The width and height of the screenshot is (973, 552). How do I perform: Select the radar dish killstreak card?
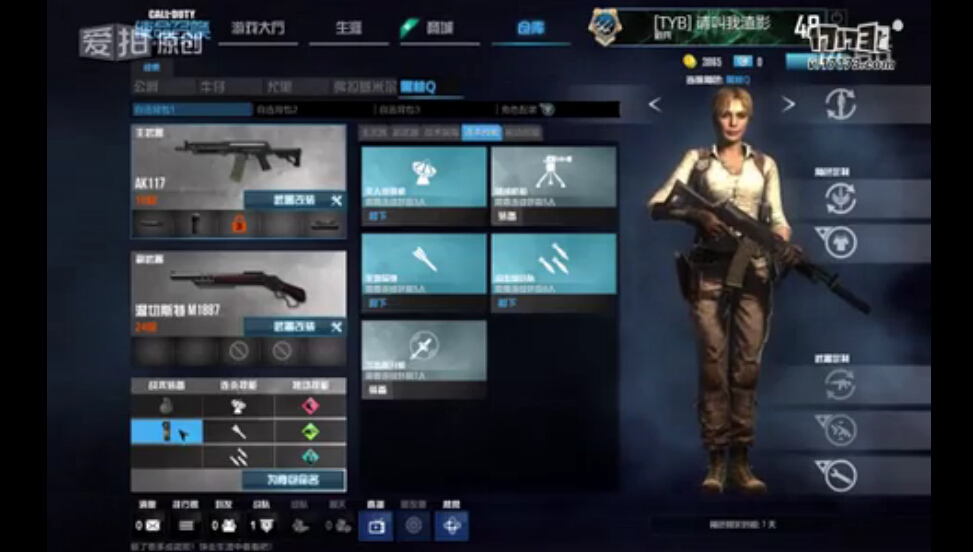[424, 177]
